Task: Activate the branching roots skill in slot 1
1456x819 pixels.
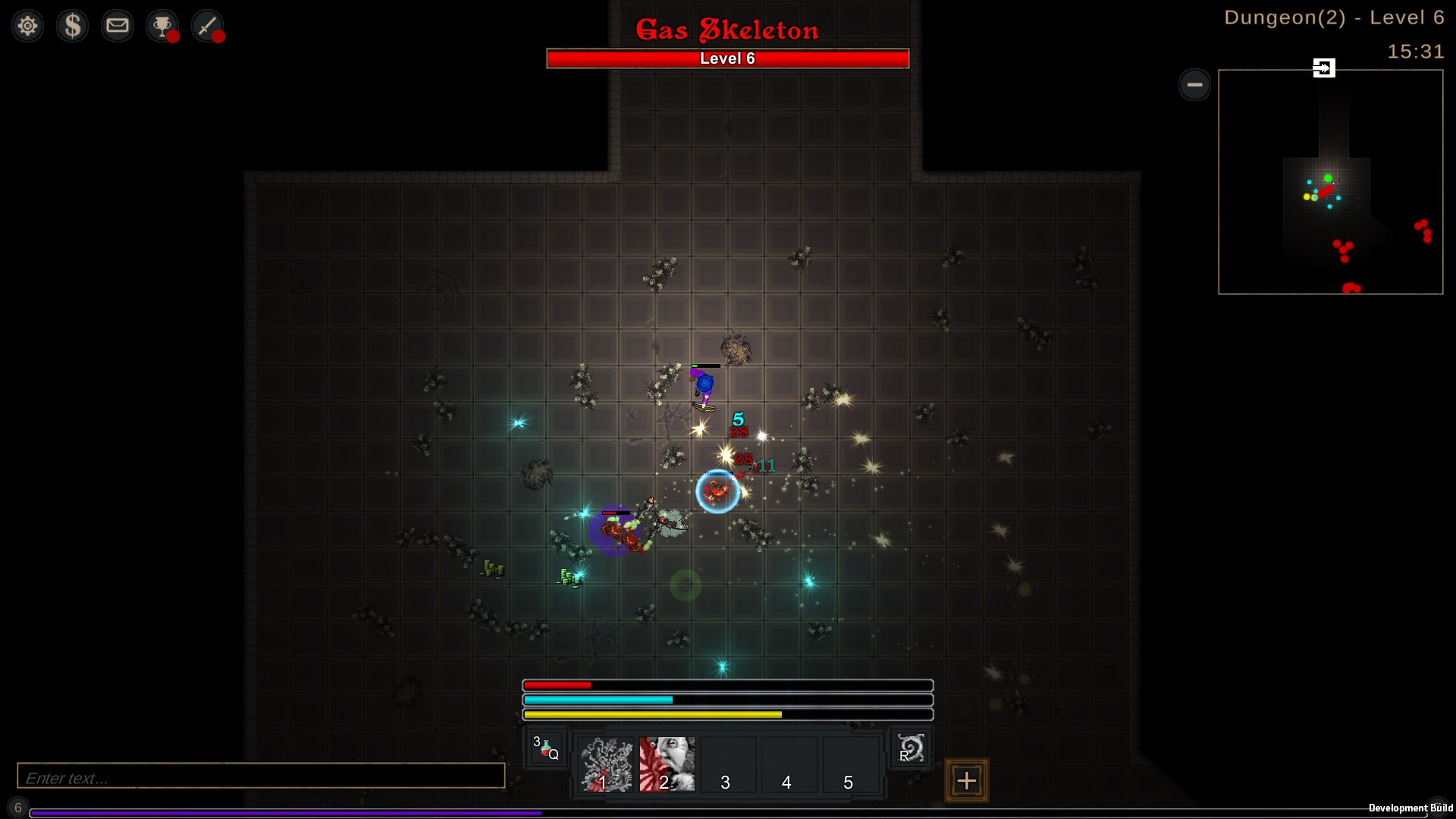Action: [606, 765]
